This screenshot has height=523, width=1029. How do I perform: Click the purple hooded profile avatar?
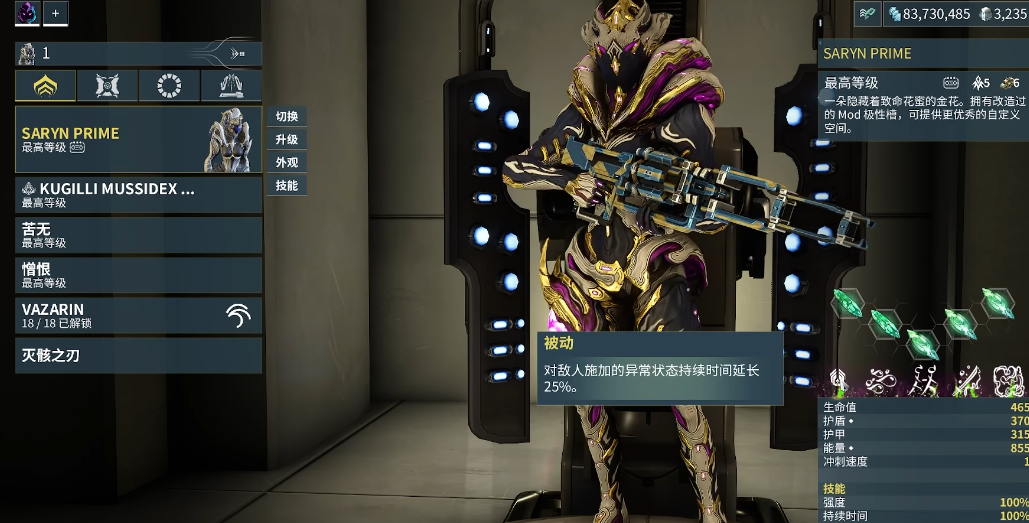tap(27, 13)
